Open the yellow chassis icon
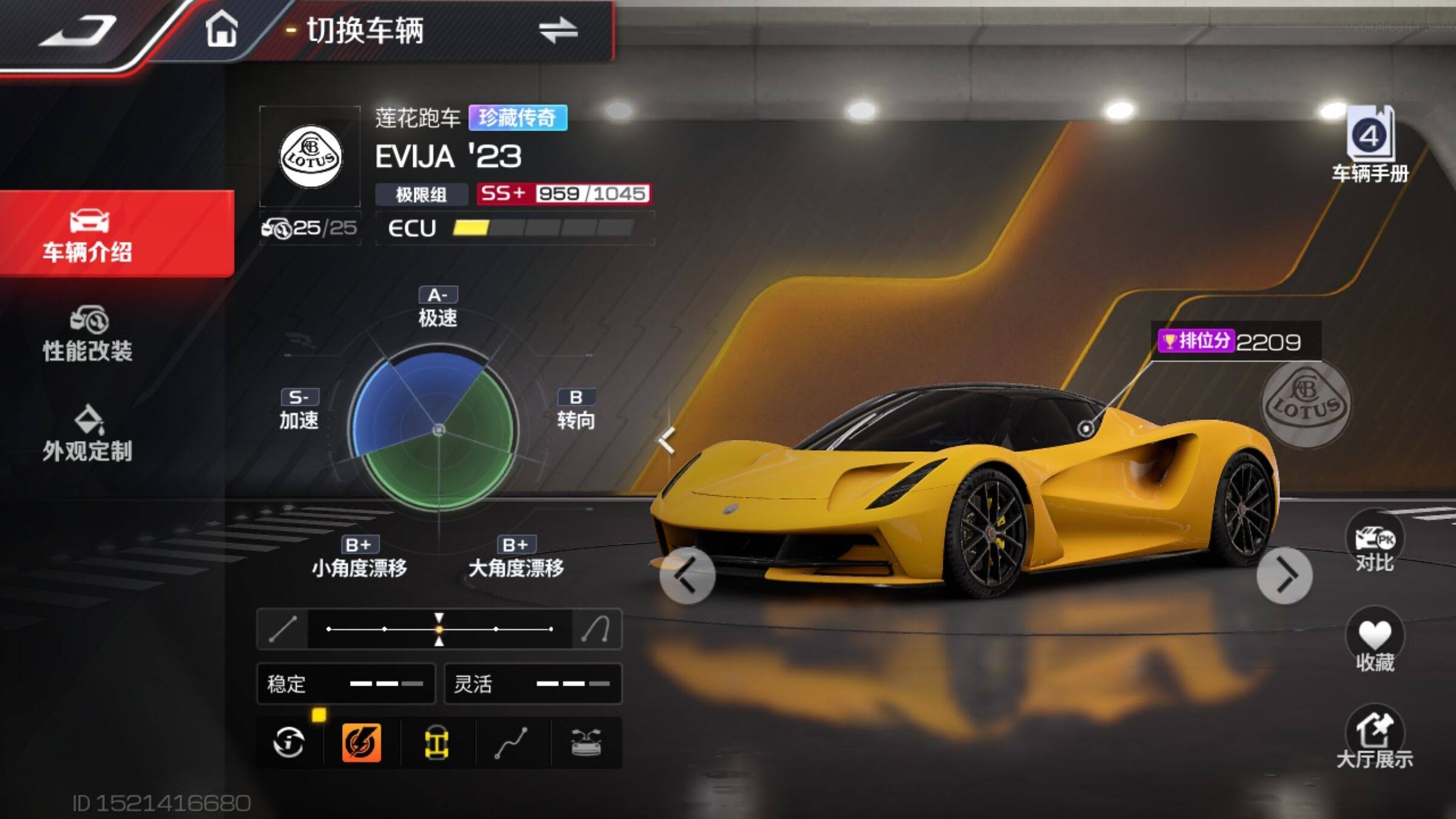This screenshot has width=1456, height=819. (436, 743)
